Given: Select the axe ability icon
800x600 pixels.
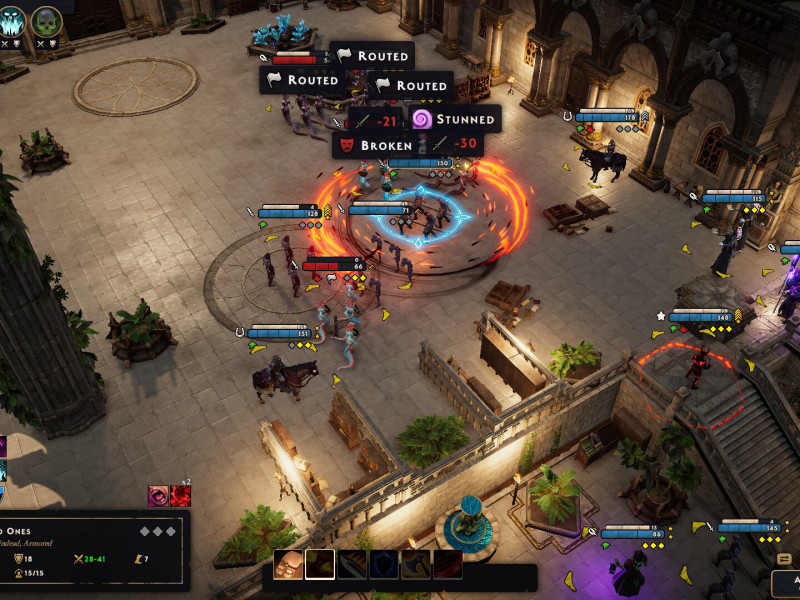Looking at the screenshot, I should (x=415, y=565).
